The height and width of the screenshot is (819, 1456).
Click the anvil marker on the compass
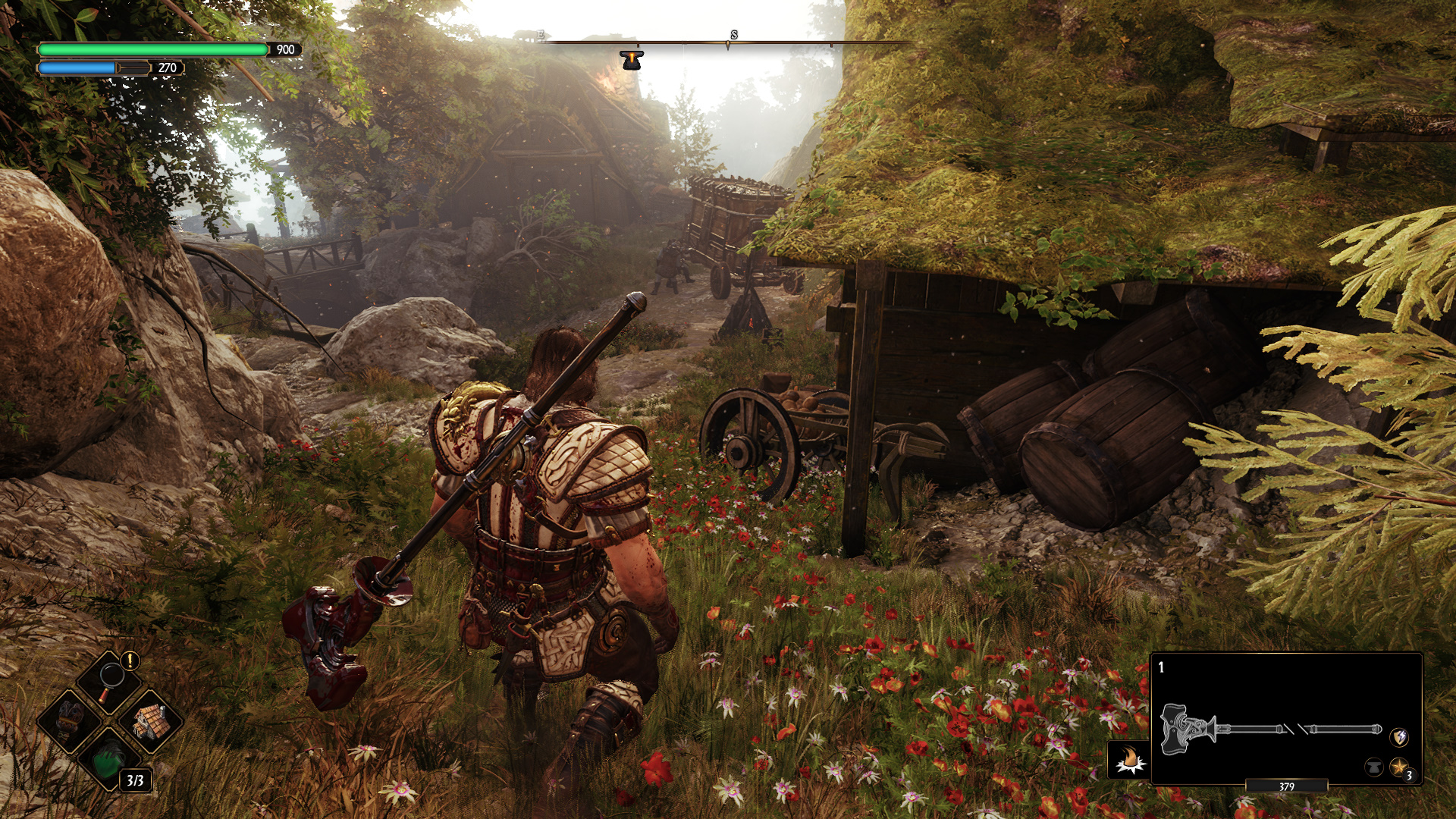pos(631,60)
